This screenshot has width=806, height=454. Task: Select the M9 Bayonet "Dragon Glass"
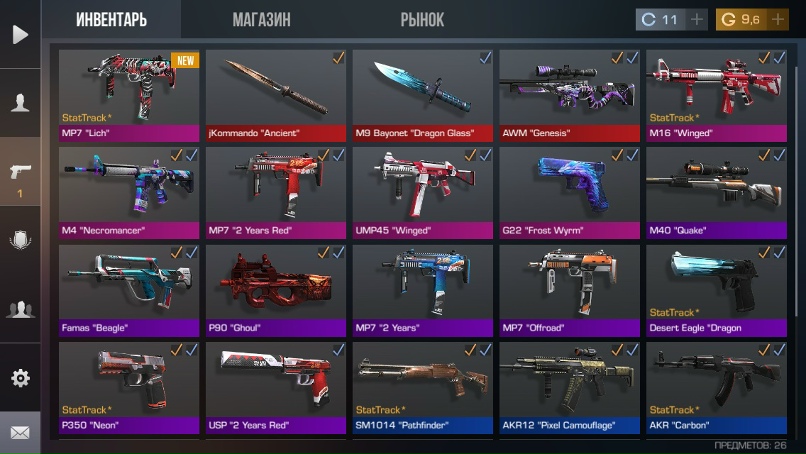[x=423, y=95]
